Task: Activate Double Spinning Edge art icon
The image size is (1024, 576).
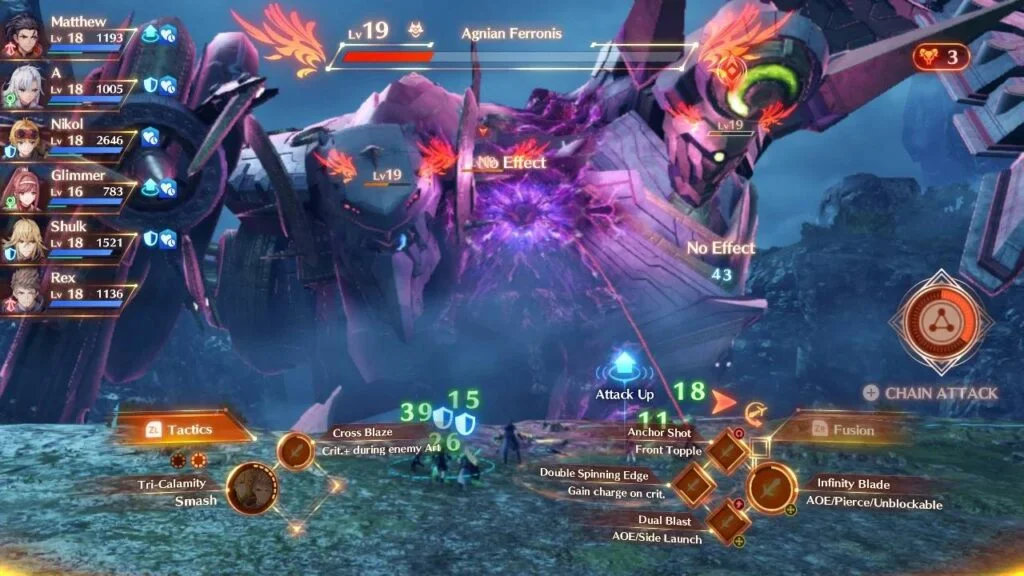Action: coord(691,486)
